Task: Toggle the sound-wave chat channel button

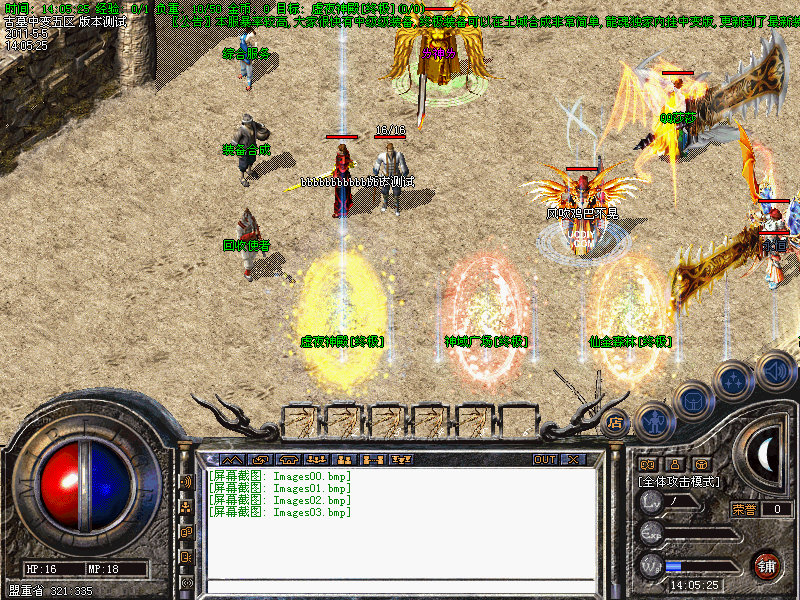Action: click(x=186, y=482)
